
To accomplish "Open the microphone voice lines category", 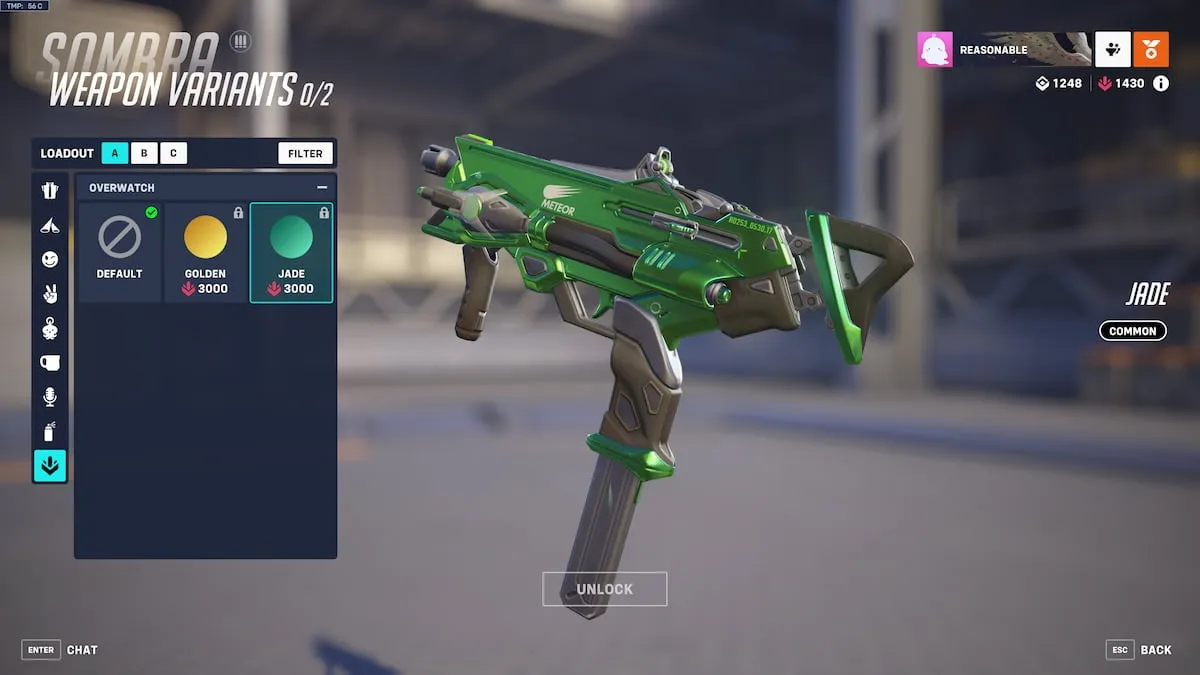I will point(50,397).
